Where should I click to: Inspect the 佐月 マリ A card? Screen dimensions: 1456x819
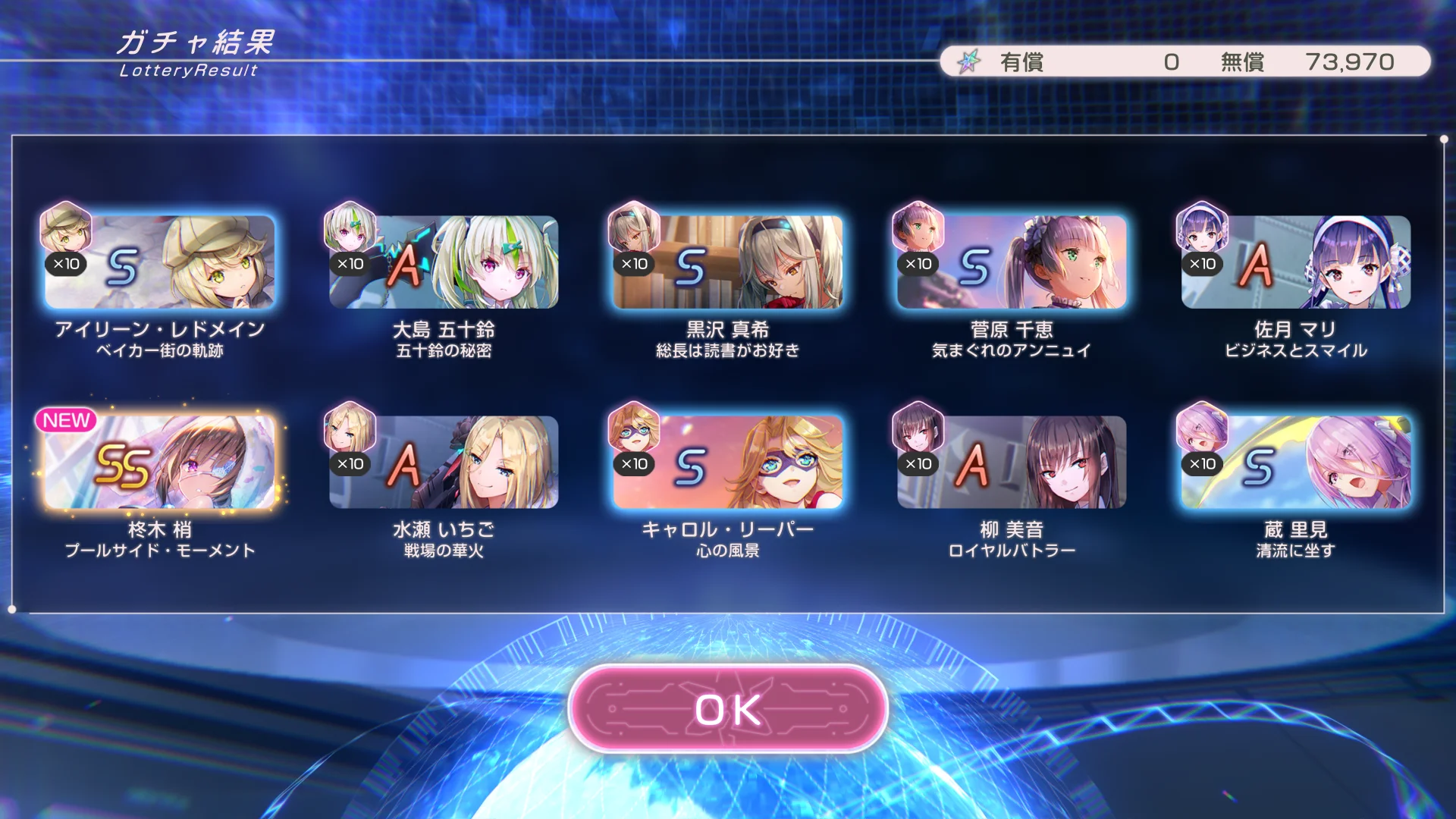click(x=1295, y=262)
